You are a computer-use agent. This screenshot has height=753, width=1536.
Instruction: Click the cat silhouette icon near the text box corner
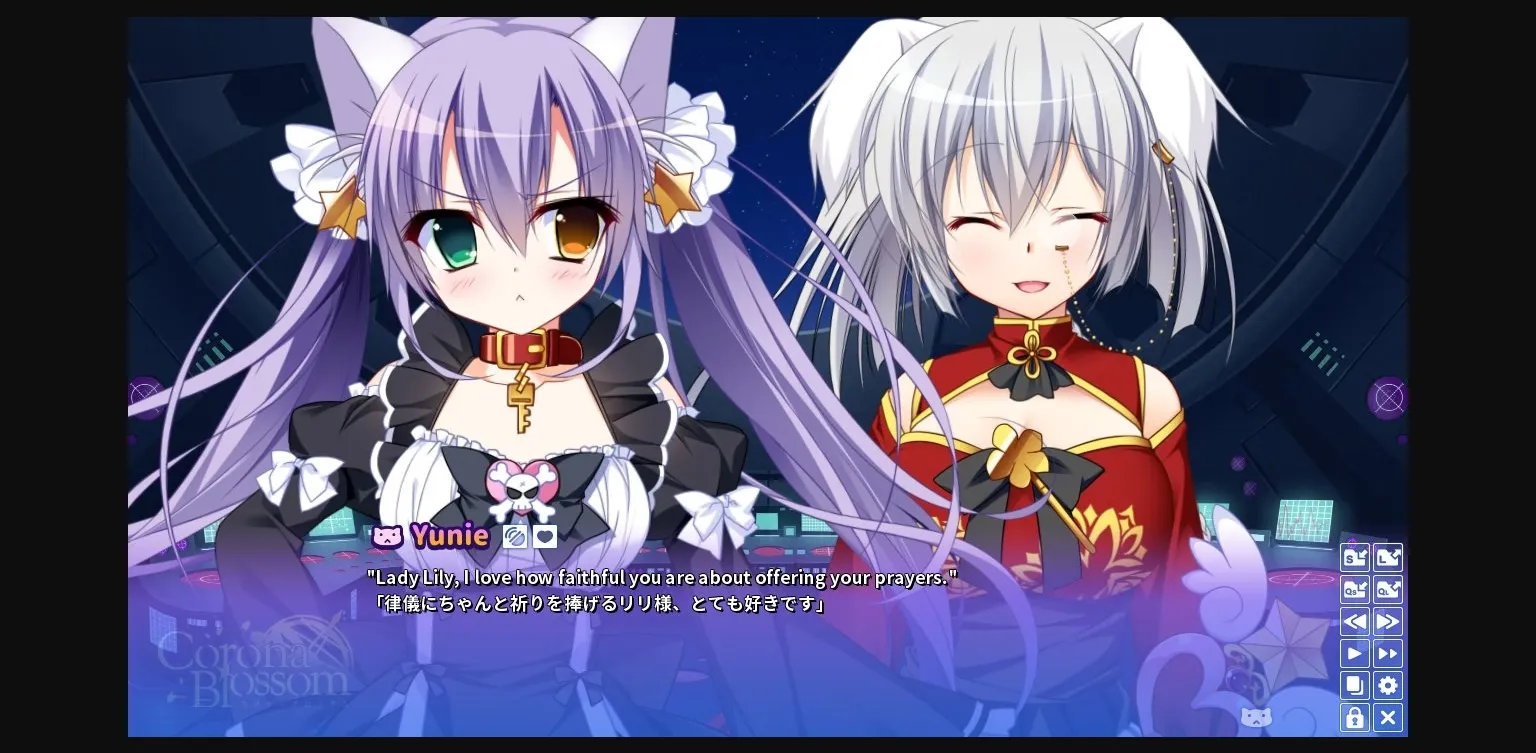coord(1256,718)
